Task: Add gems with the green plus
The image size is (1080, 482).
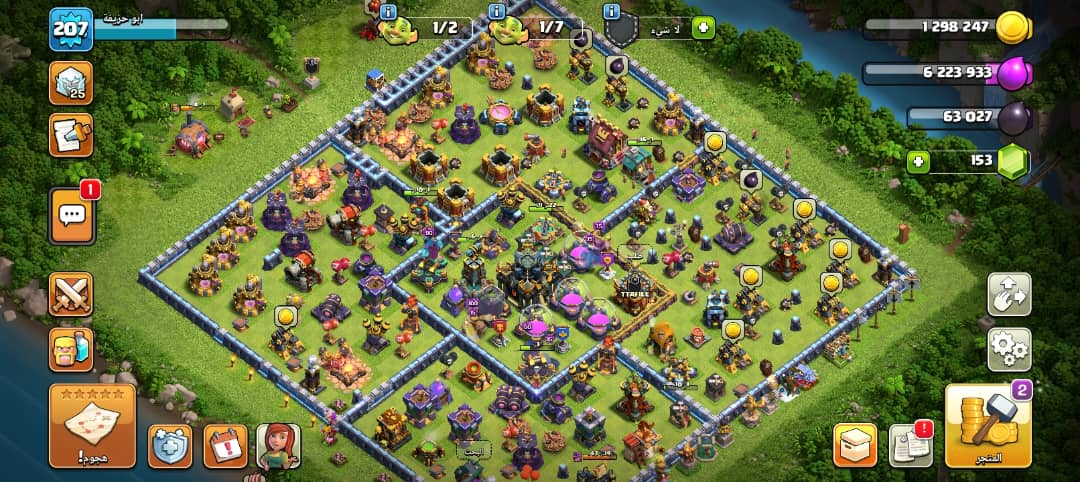Action: coord(919,161)
